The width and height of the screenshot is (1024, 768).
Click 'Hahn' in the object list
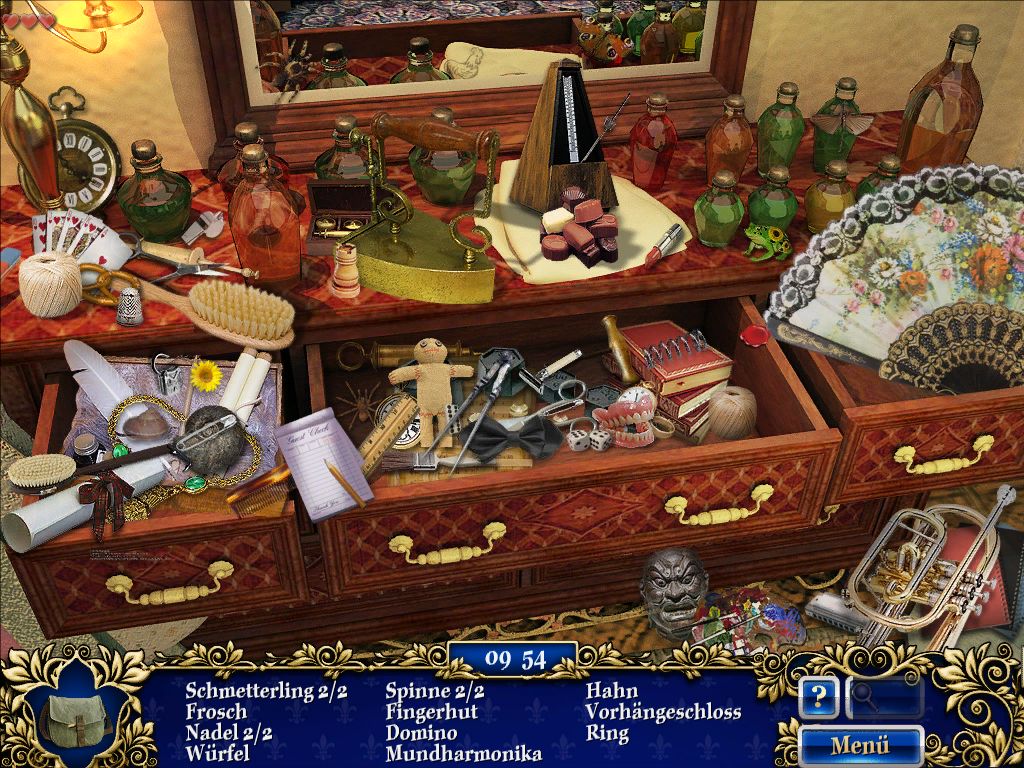click(611, 691)
